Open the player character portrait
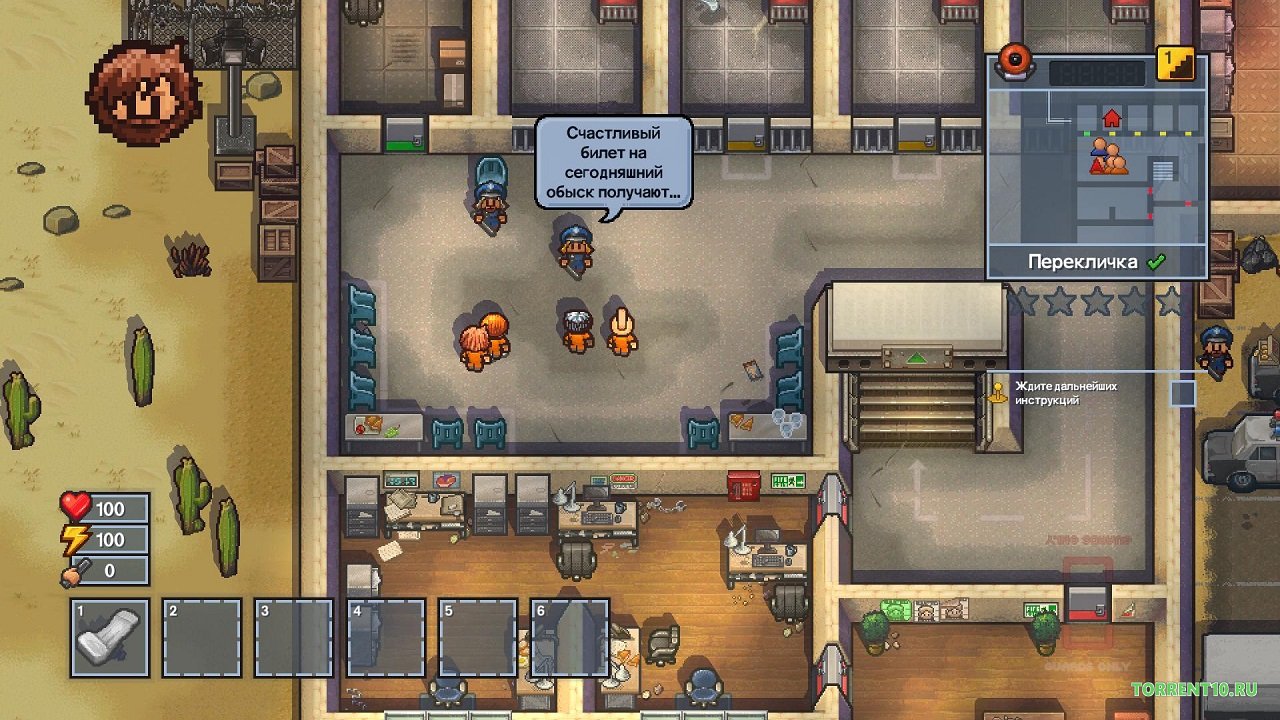The image size is (1280, 720). pyautogui.click(x=144, y=93)
